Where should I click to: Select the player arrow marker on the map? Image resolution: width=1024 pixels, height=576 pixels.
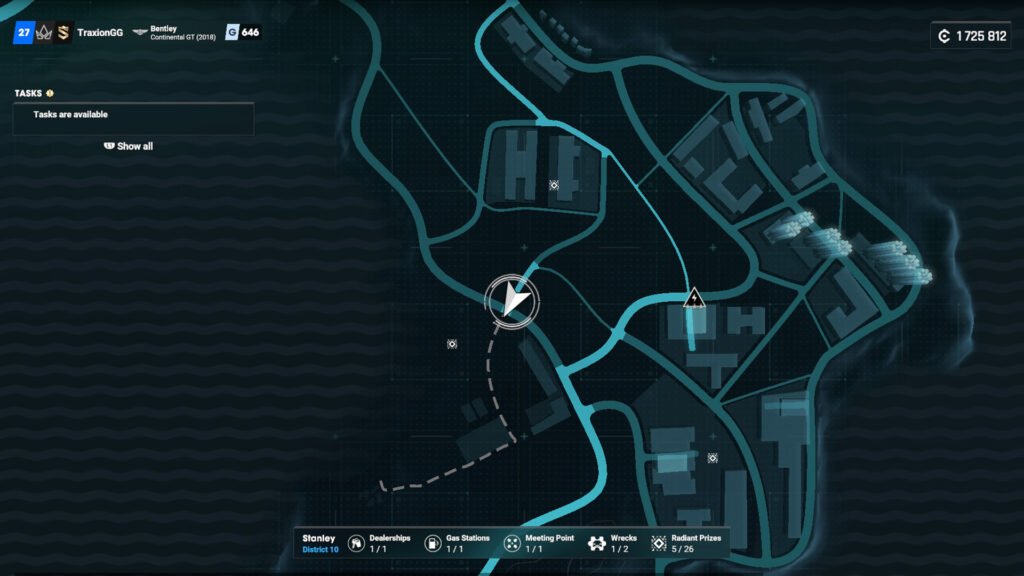(513, 299)
